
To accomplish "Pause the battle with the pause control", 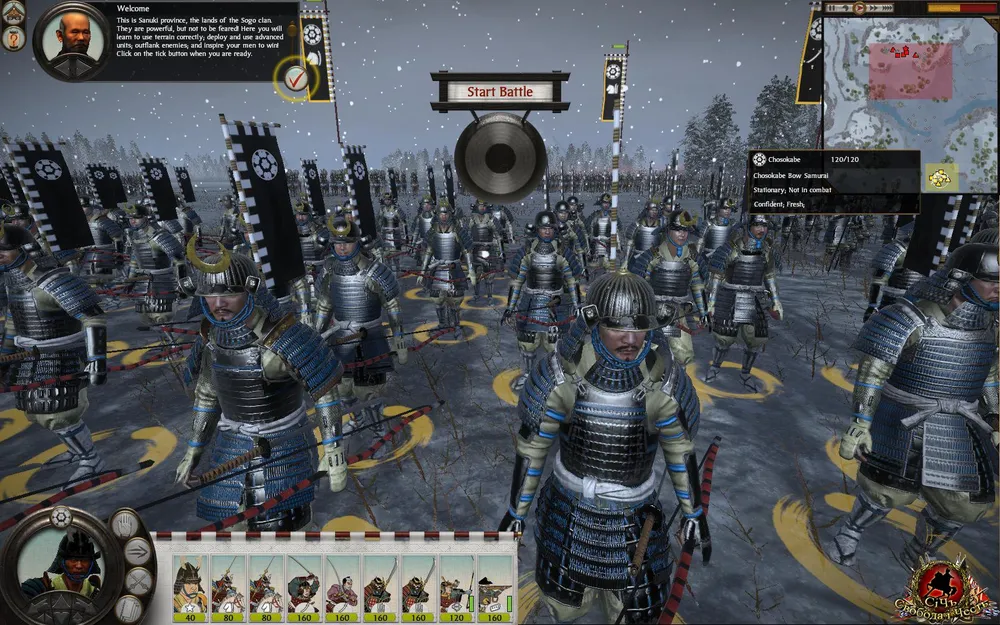I will (x=833, y=8).
